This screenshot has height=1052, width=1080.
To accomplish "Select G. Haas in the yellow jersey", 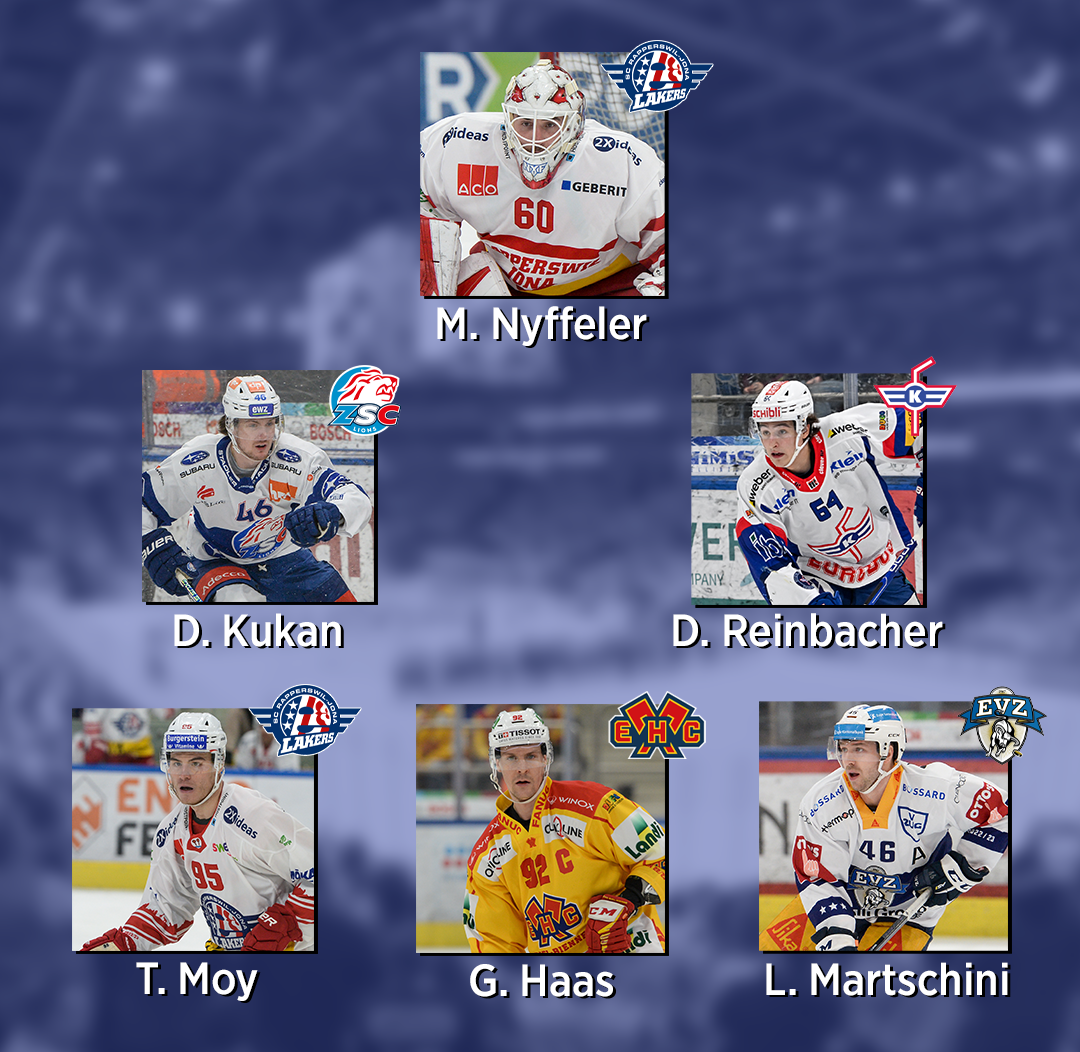I will (540, 830).
